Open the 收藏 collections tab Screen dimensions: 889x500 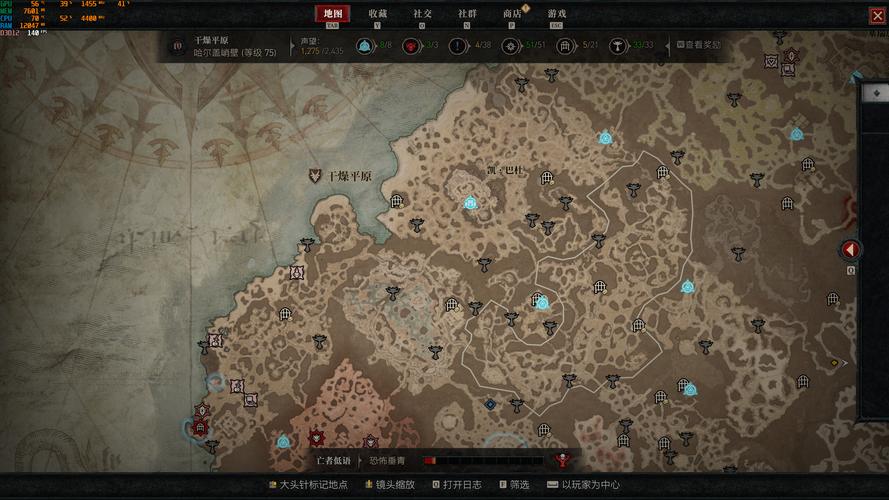tap(377, 14)
